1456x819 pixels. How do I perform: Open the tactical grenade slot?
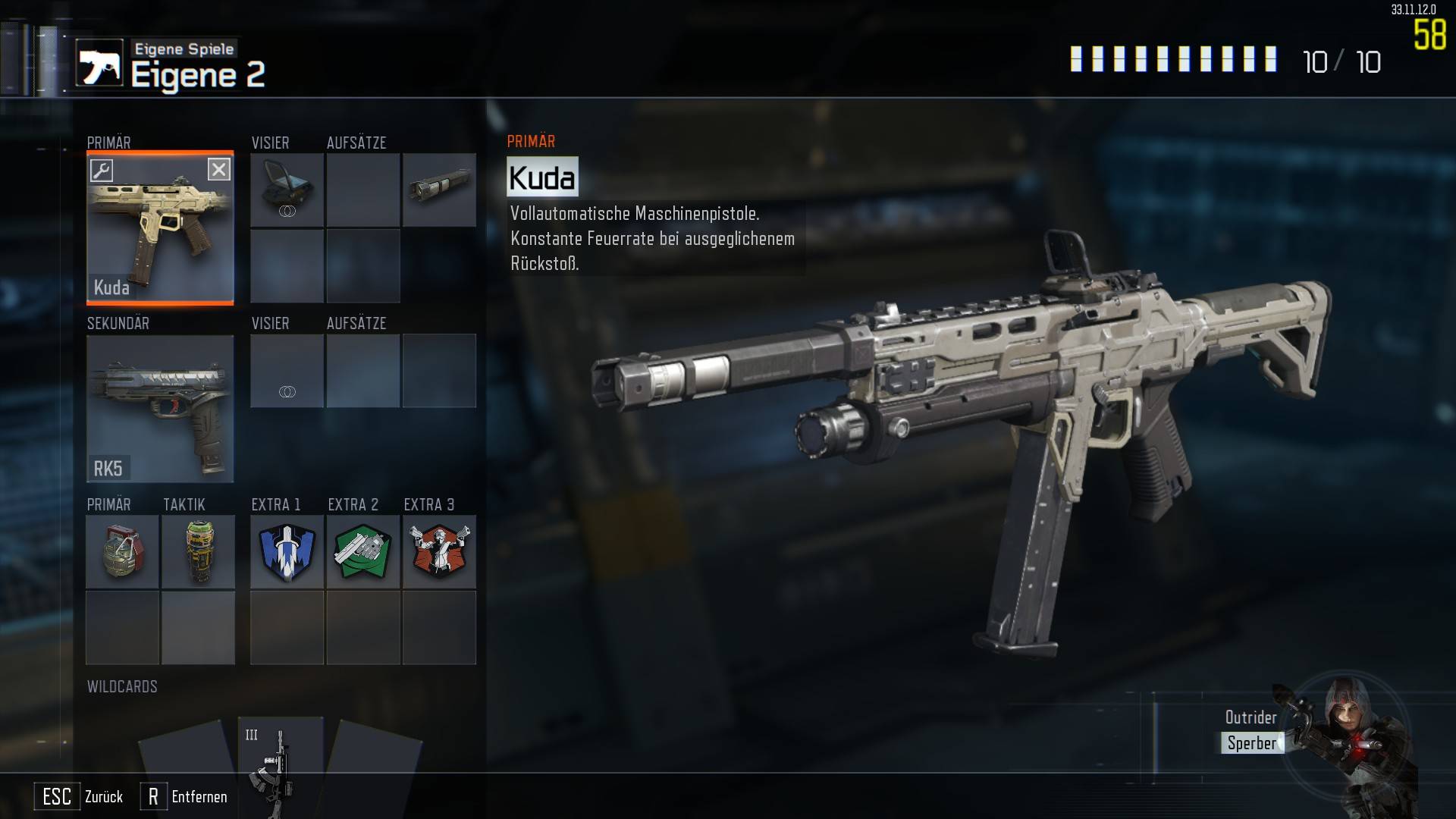pos(198,551)
